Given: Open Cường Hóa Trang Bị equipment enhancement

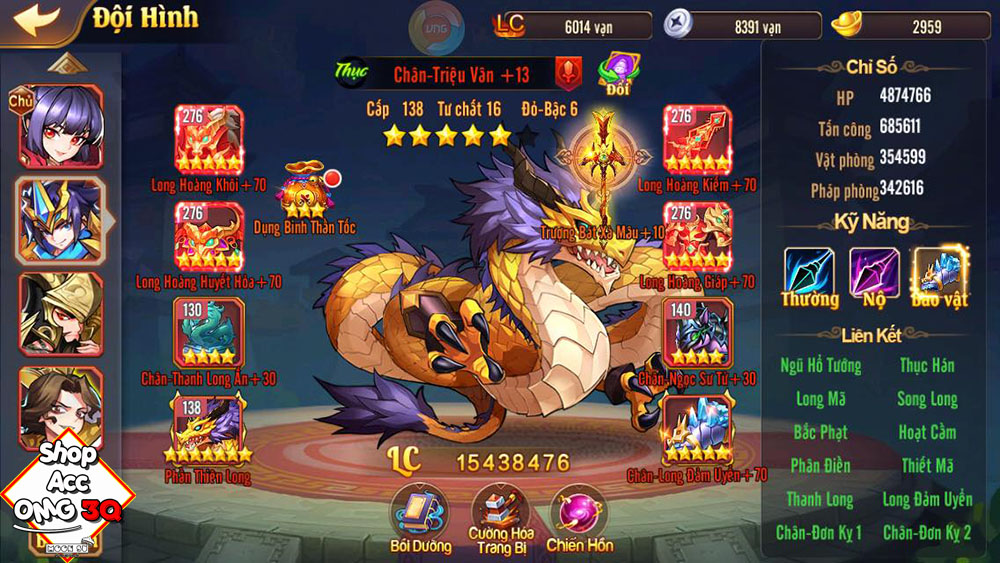Looking at the screenshot, I should 500,512.
